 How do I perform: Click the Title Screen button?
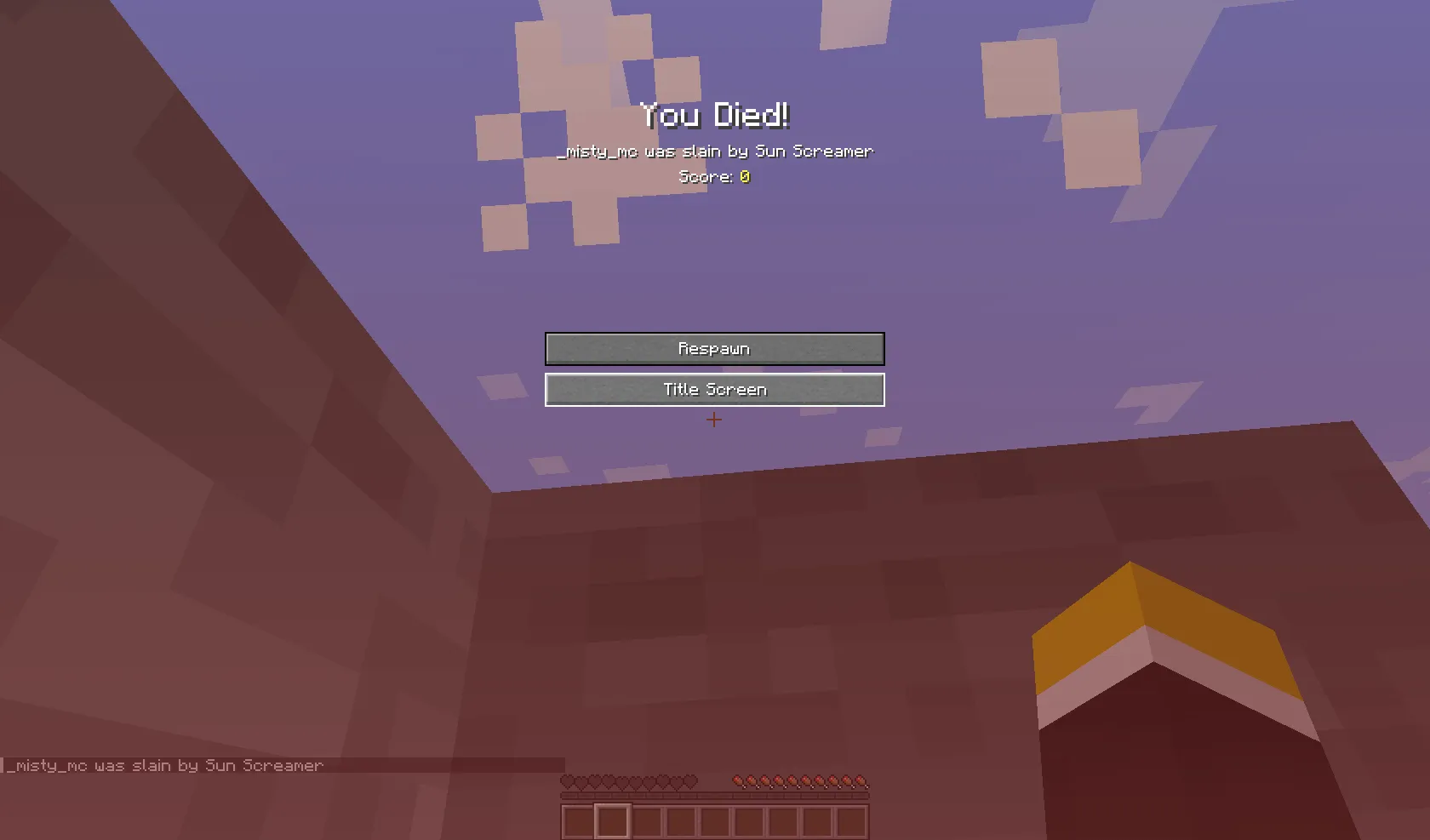[714, 389]
